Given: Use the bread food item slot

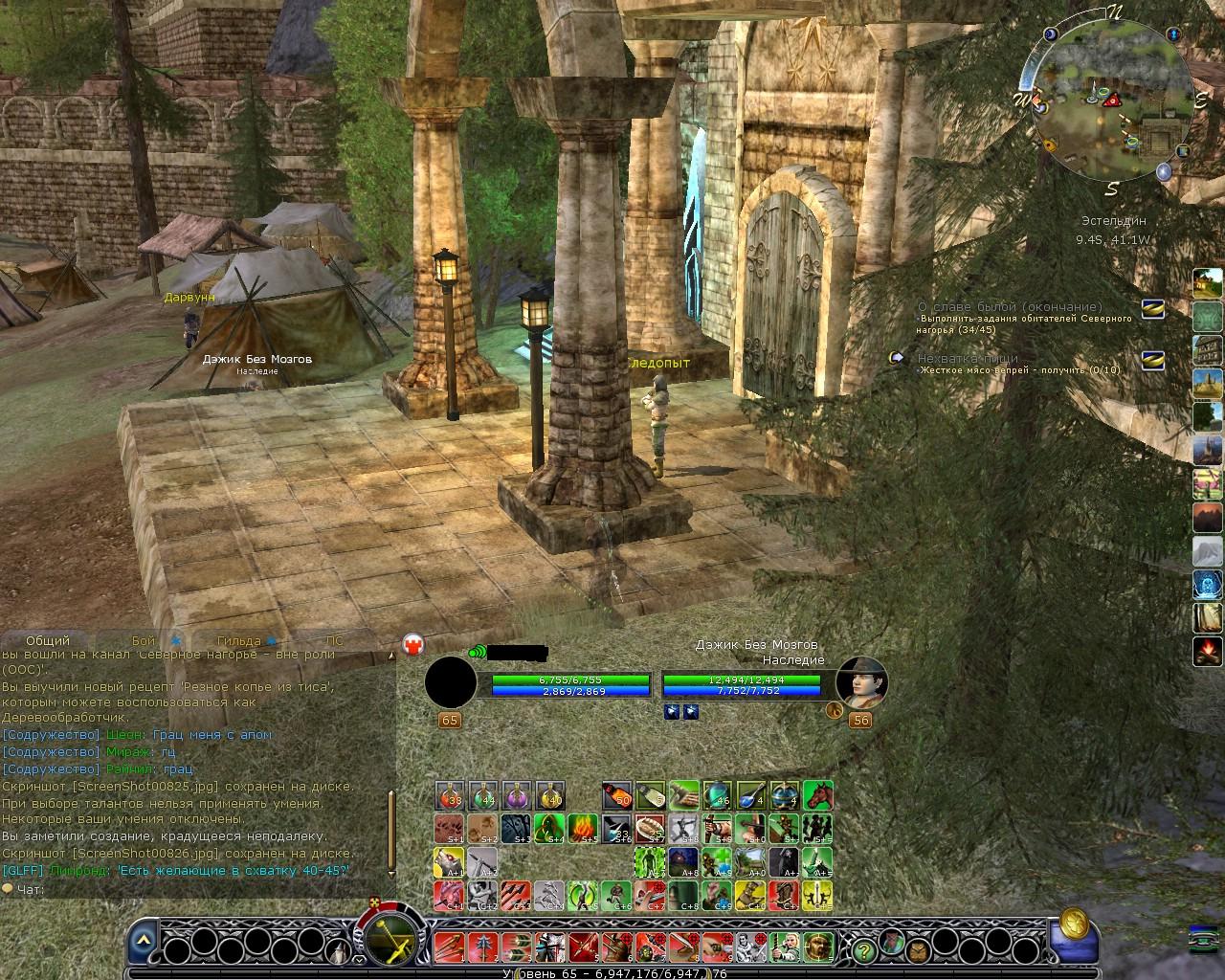Looking at the screenshot, I should pyautogui.click(x=650, y=828).
